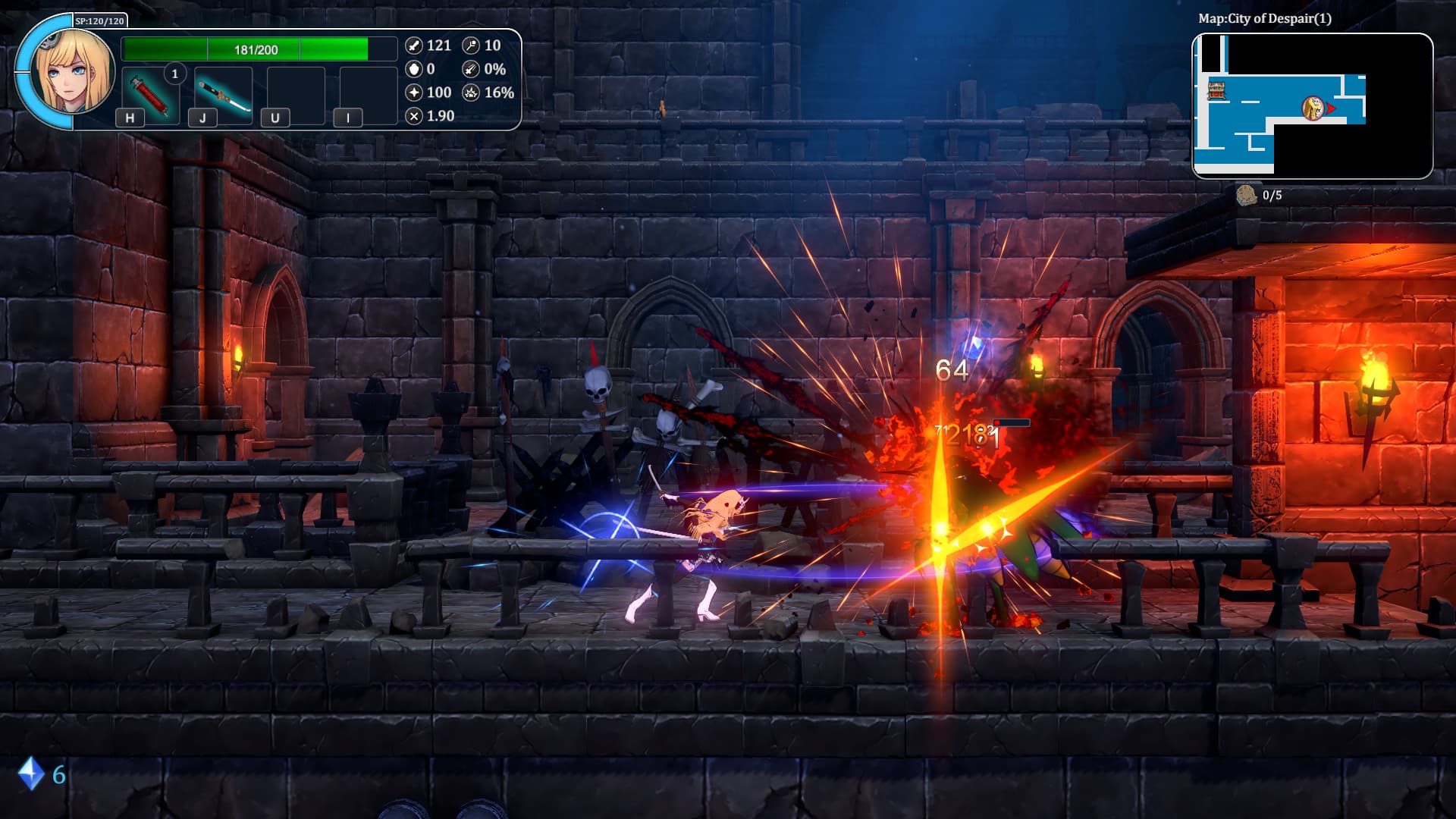Click the magic stat icon showing 10
This screenshot has width=1456, height=819.
click(x=472, y=45)
